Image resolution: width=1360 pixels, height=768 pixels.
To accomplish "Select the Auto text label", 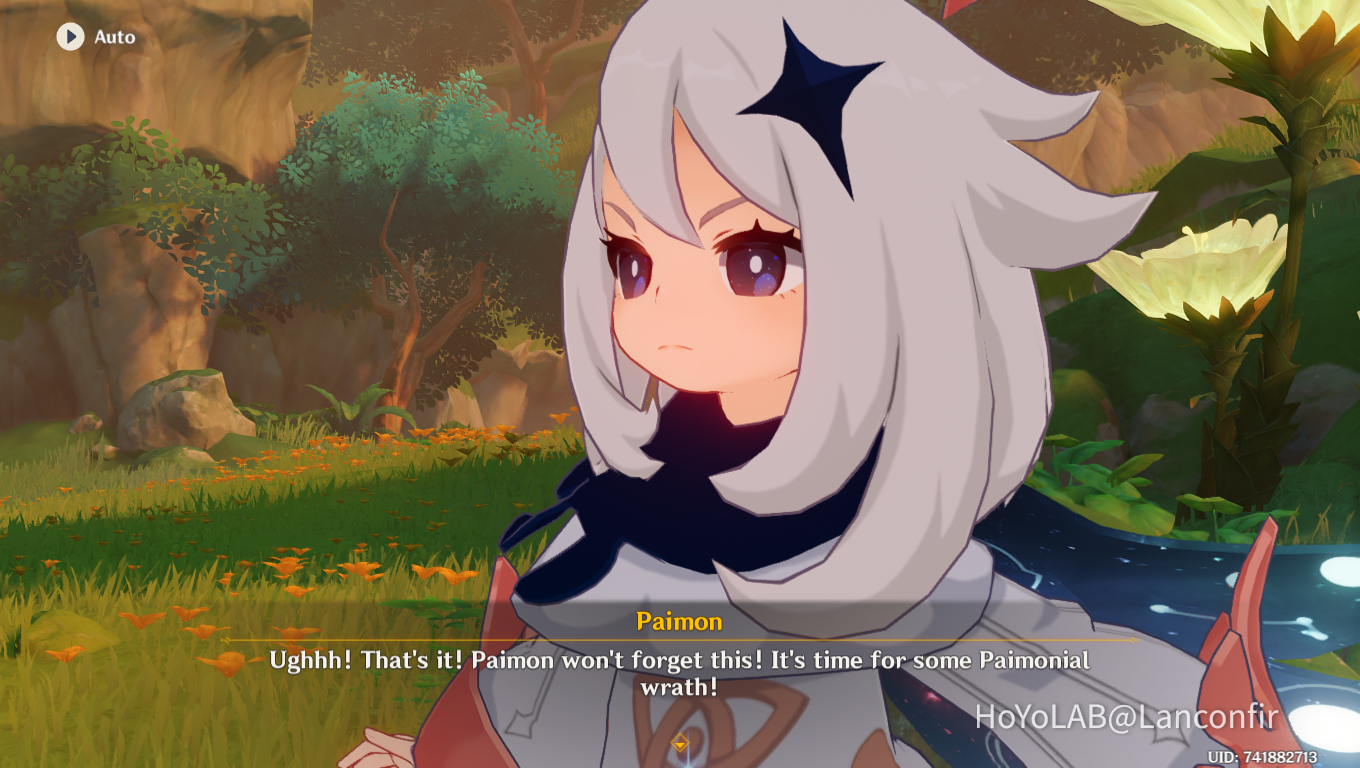I will pos(113,38).
